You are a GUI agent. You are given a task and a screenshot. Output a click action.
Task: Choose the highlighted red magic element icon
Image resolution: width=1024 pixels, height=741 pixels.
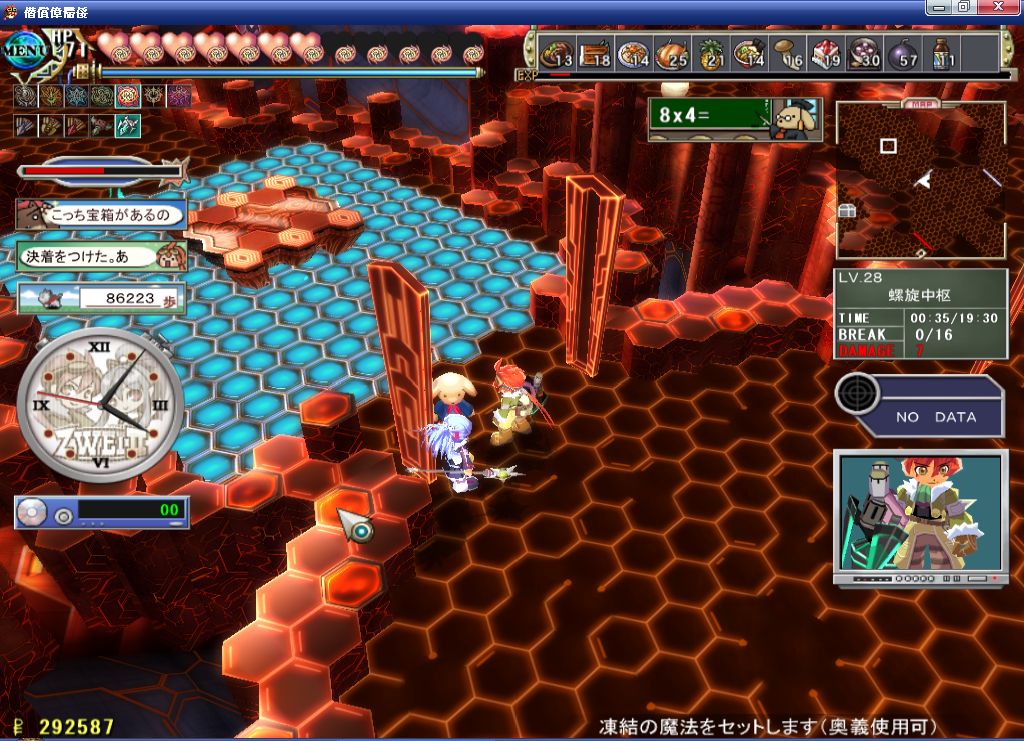point(127,96)
